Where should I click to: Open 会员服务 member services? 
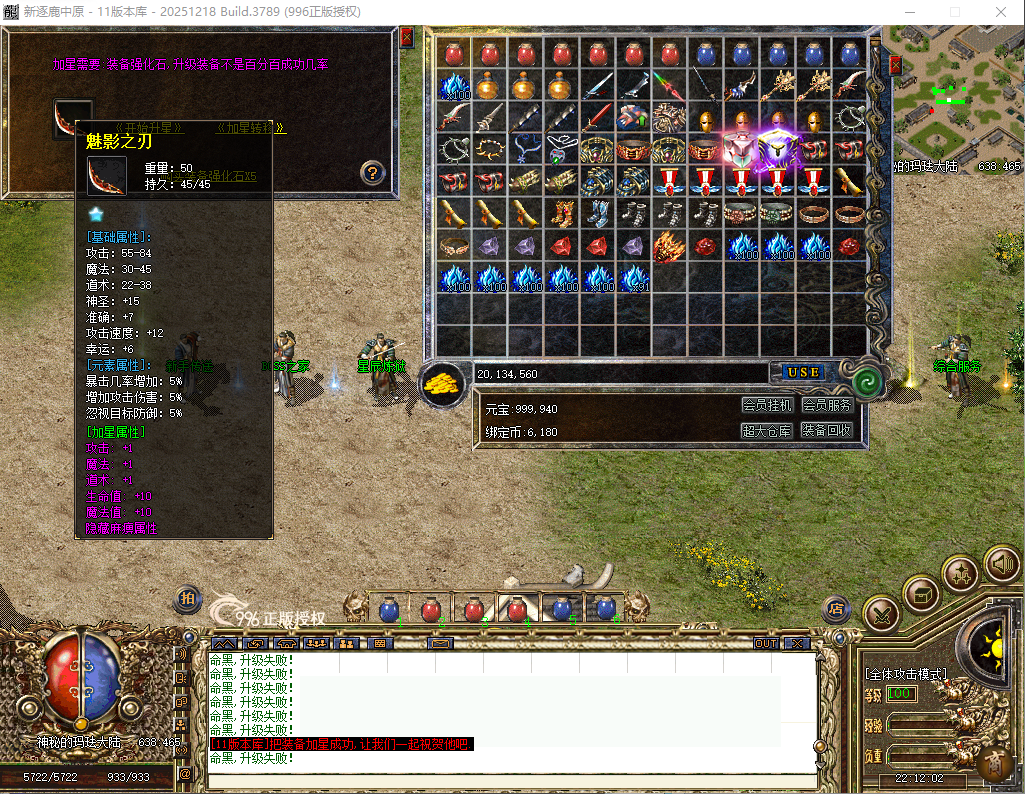point(827,405)
